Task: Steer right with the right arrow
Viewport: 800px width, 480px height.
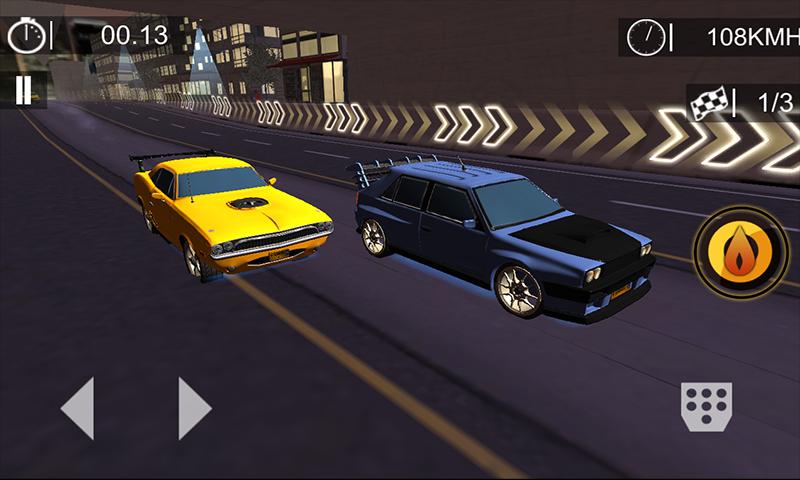Action: (194, 407)
